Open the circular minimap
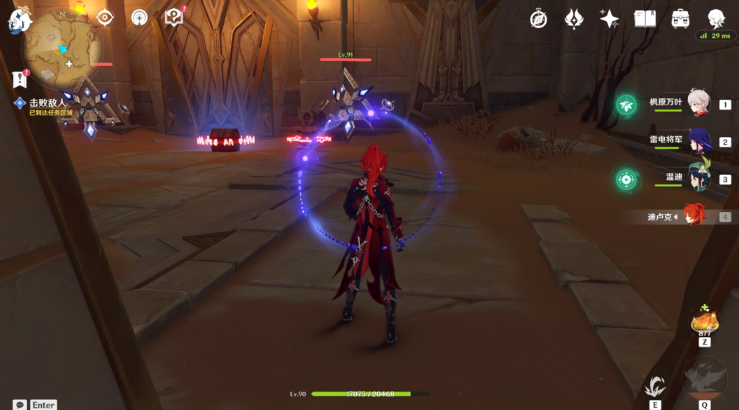This screenshot has height=410, width=739. tap(62, 46)
